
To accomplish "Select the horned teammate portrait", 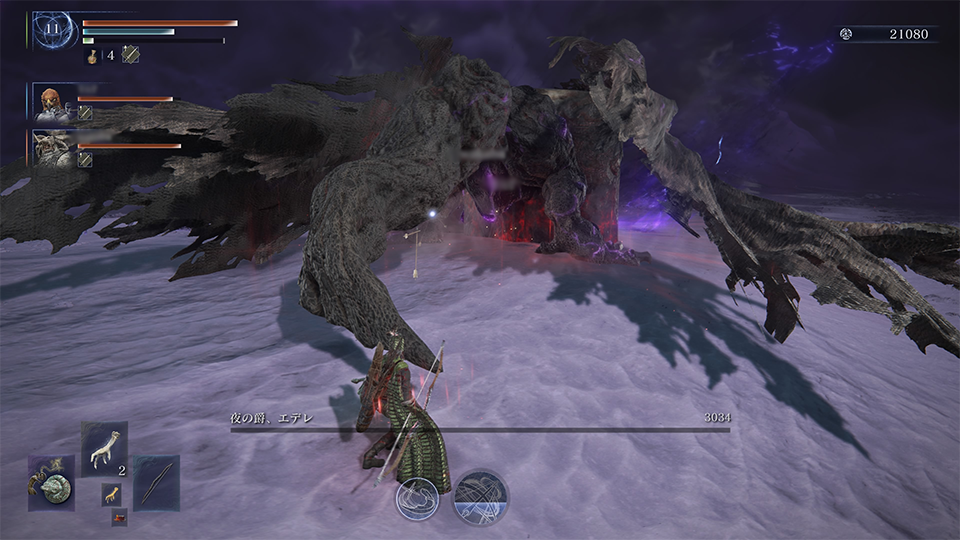I will pyautogui.click(x=52, y=148).
